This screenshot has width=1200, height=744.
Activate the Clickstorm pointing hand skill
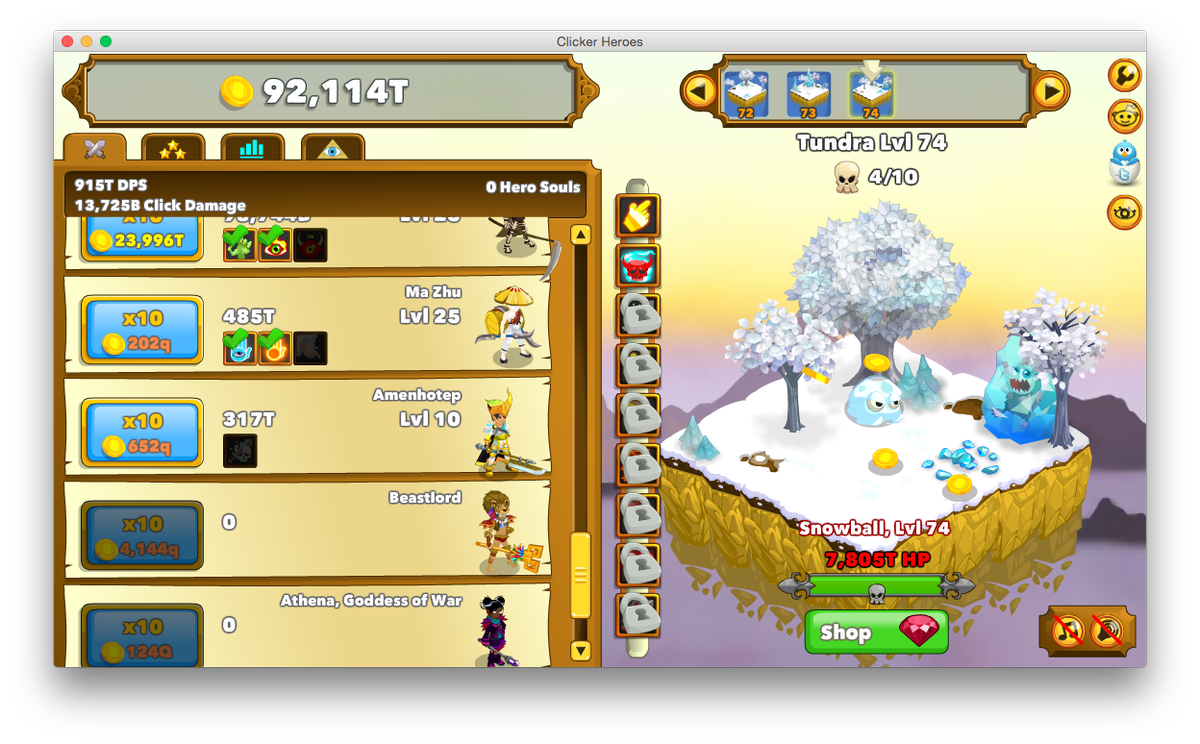[x=637, y=216]
